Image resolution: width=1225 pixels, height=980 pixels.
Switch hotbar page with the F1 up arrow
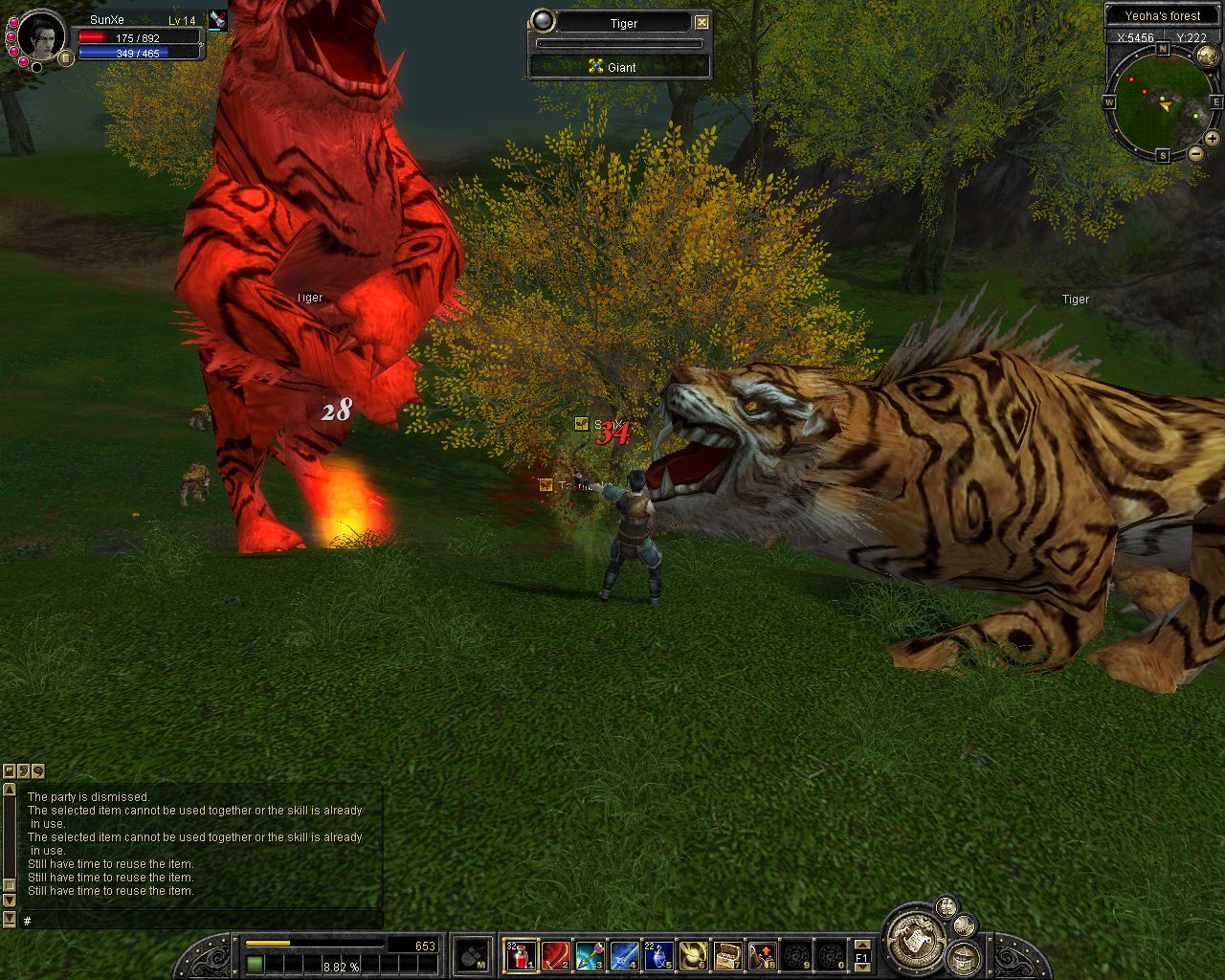(862, 945)
